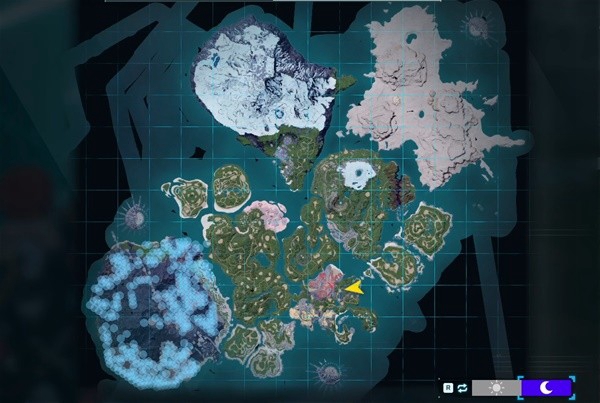600x403 pixels.
Task: Switch the map to day view
Action: click(x=495, y=387)
